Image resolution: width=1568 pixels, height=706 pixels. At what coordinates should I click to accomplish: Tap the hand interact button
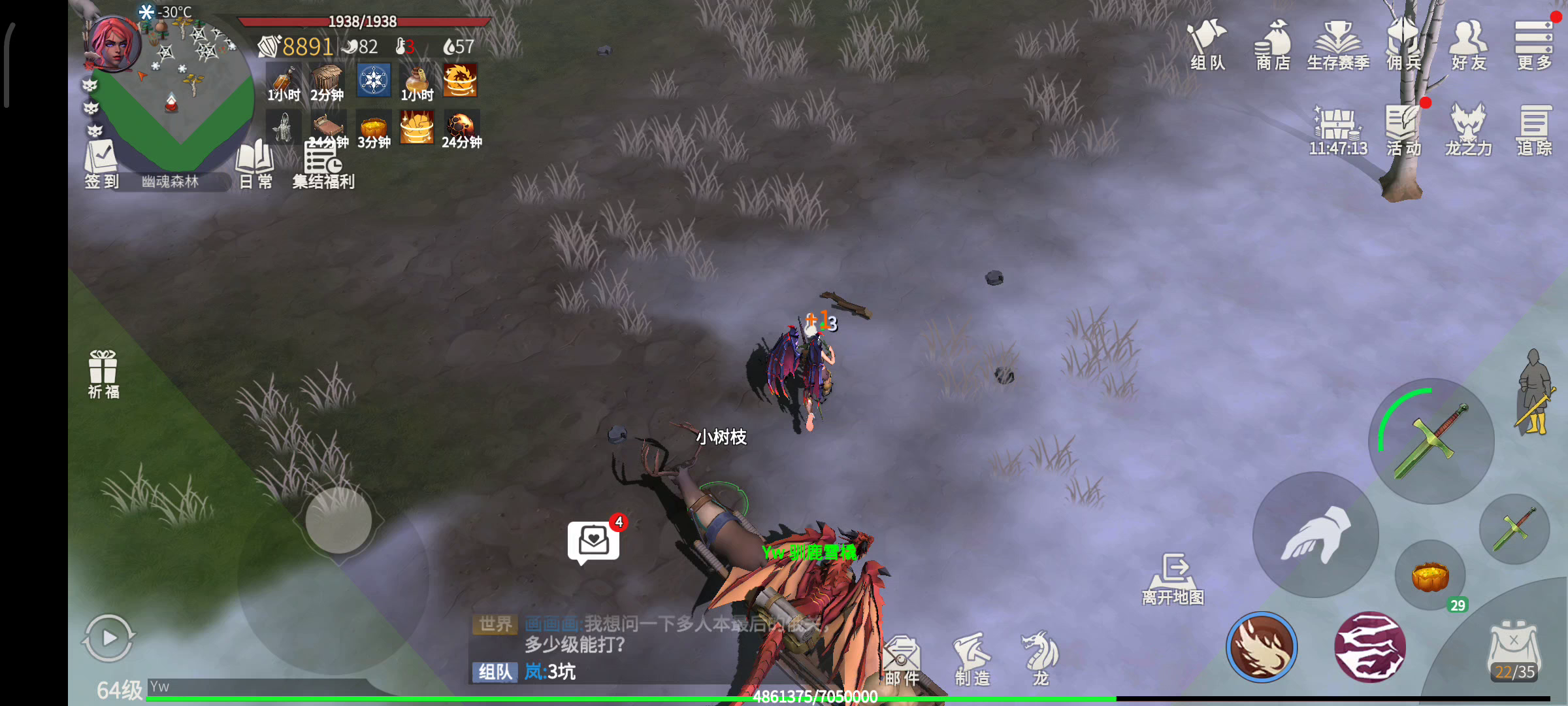point(1315,535)
